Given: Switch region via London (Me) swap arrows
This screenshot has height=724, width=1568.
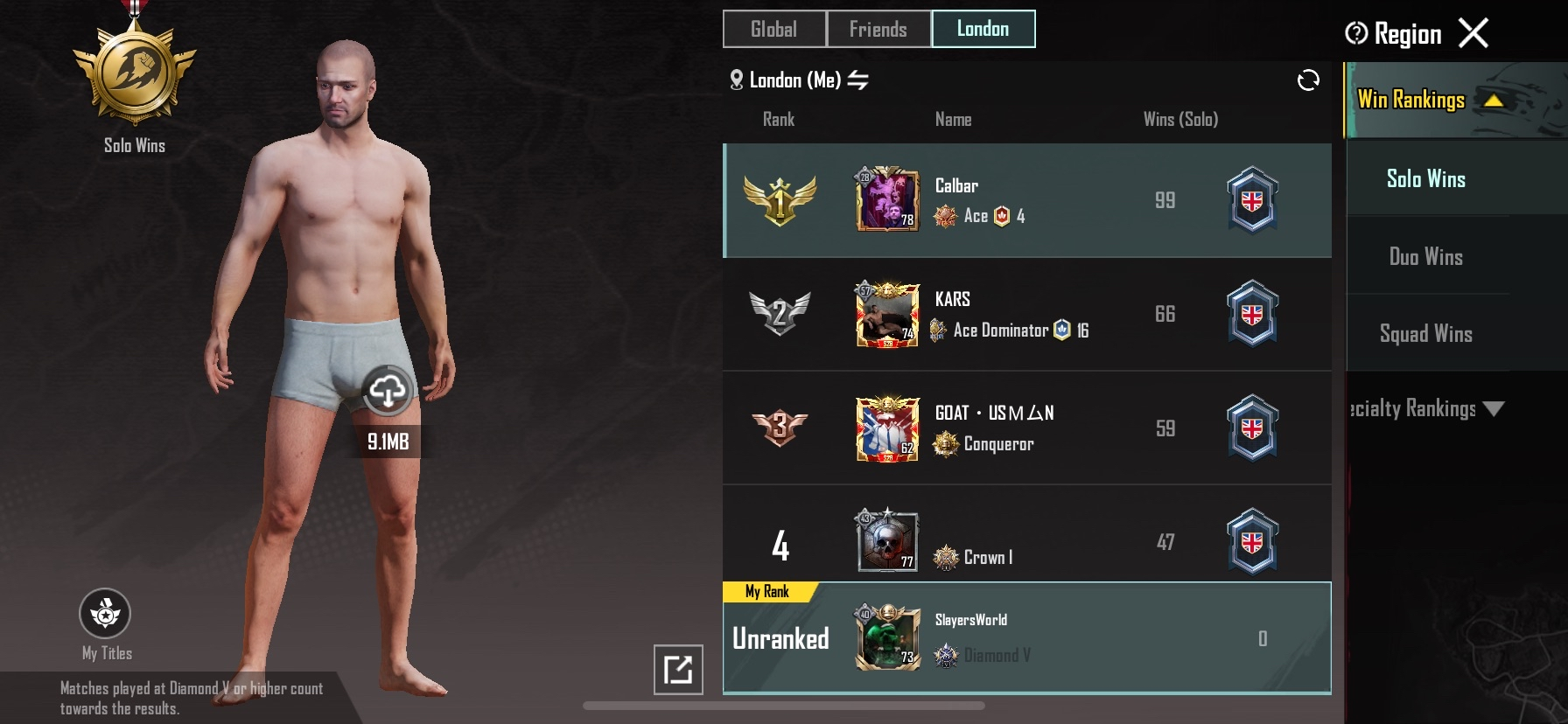Looking at the screenshot, I should point(858,80).
